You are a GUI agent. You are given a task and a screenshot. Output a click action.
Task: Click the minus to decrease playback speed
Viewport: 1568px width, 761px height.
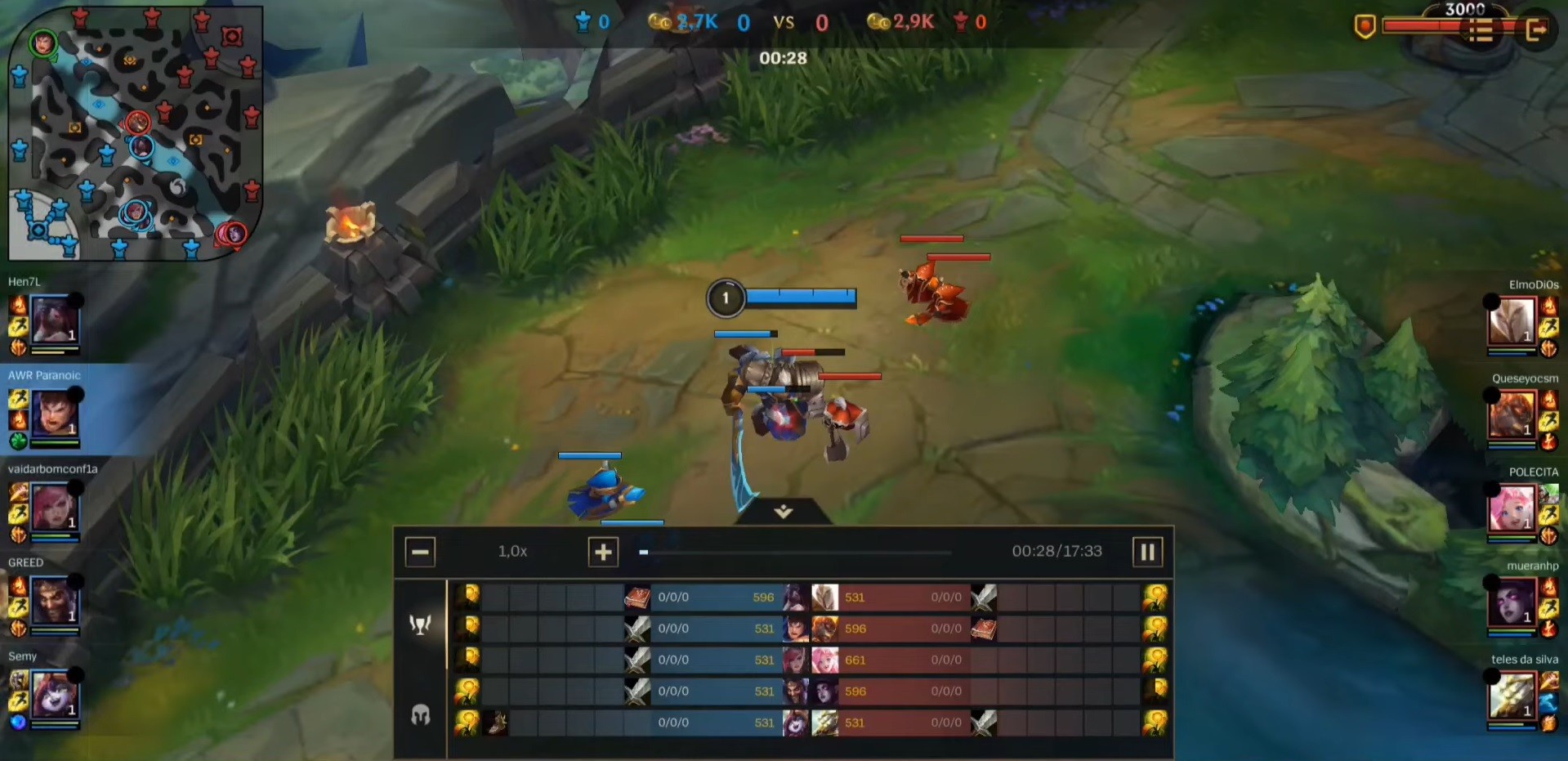pyautogui.click(x=420, y=552)
